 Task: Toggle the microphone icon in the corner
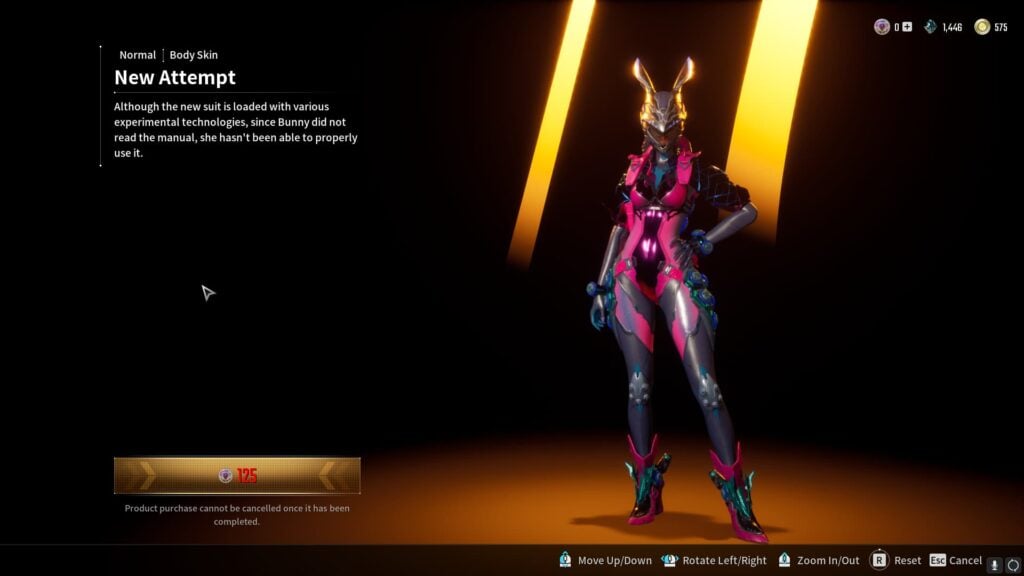pos(994,564)
